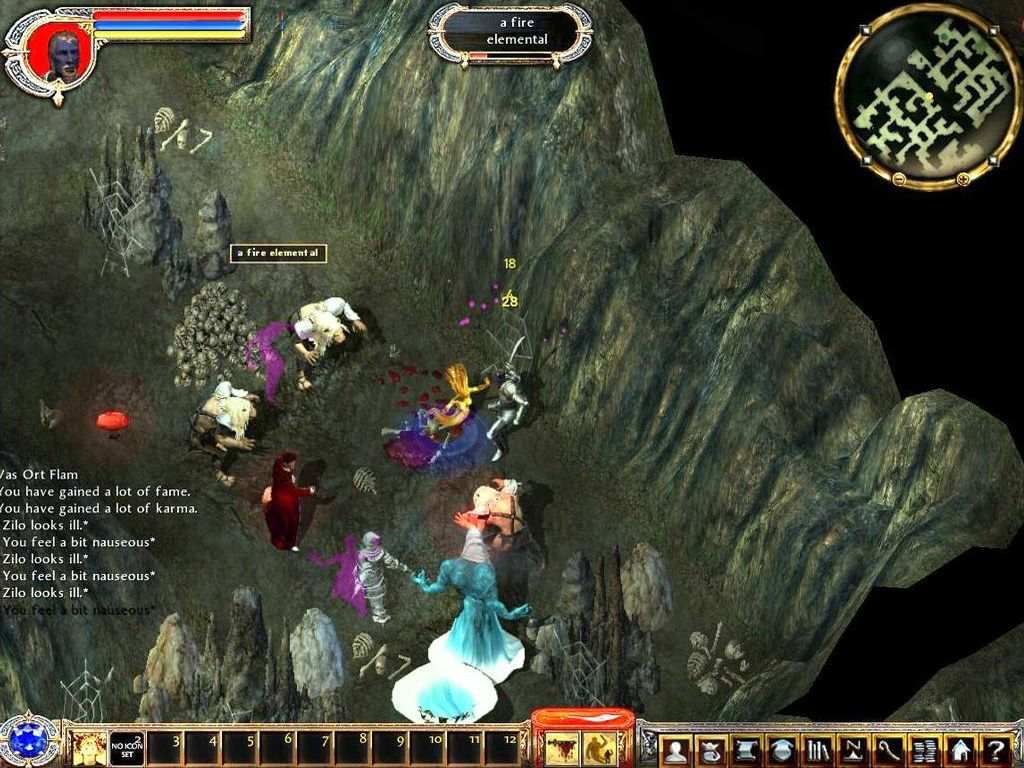Click the helmet icon button
Image resolution: width=1024 pixels, height=768 pixels.
(783, 749)
